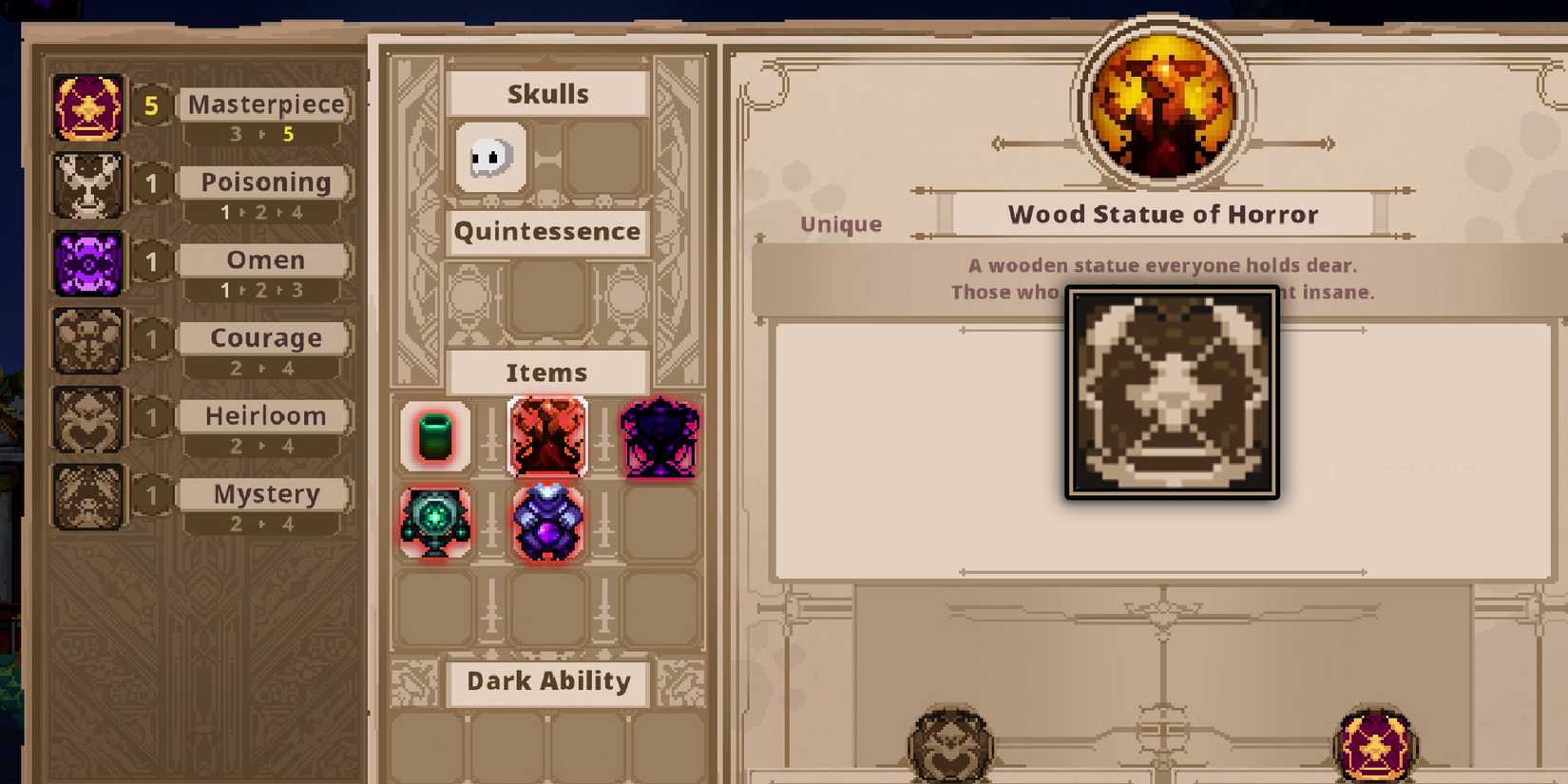Screen dimensions: 1568x784
Task: Select the purple armor item
Action: (547, 522)
